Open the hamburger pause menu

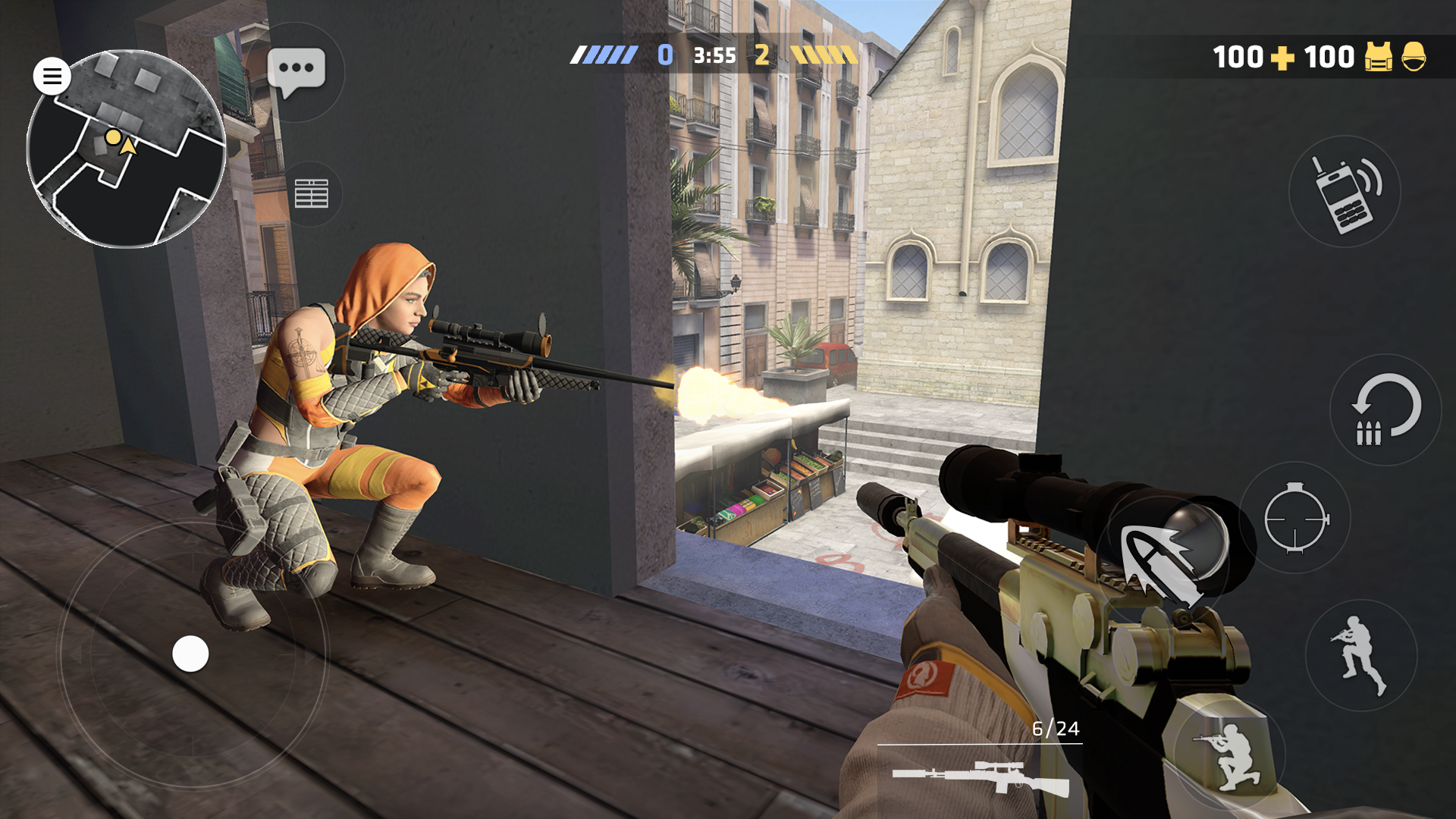(x=52, y=74)
